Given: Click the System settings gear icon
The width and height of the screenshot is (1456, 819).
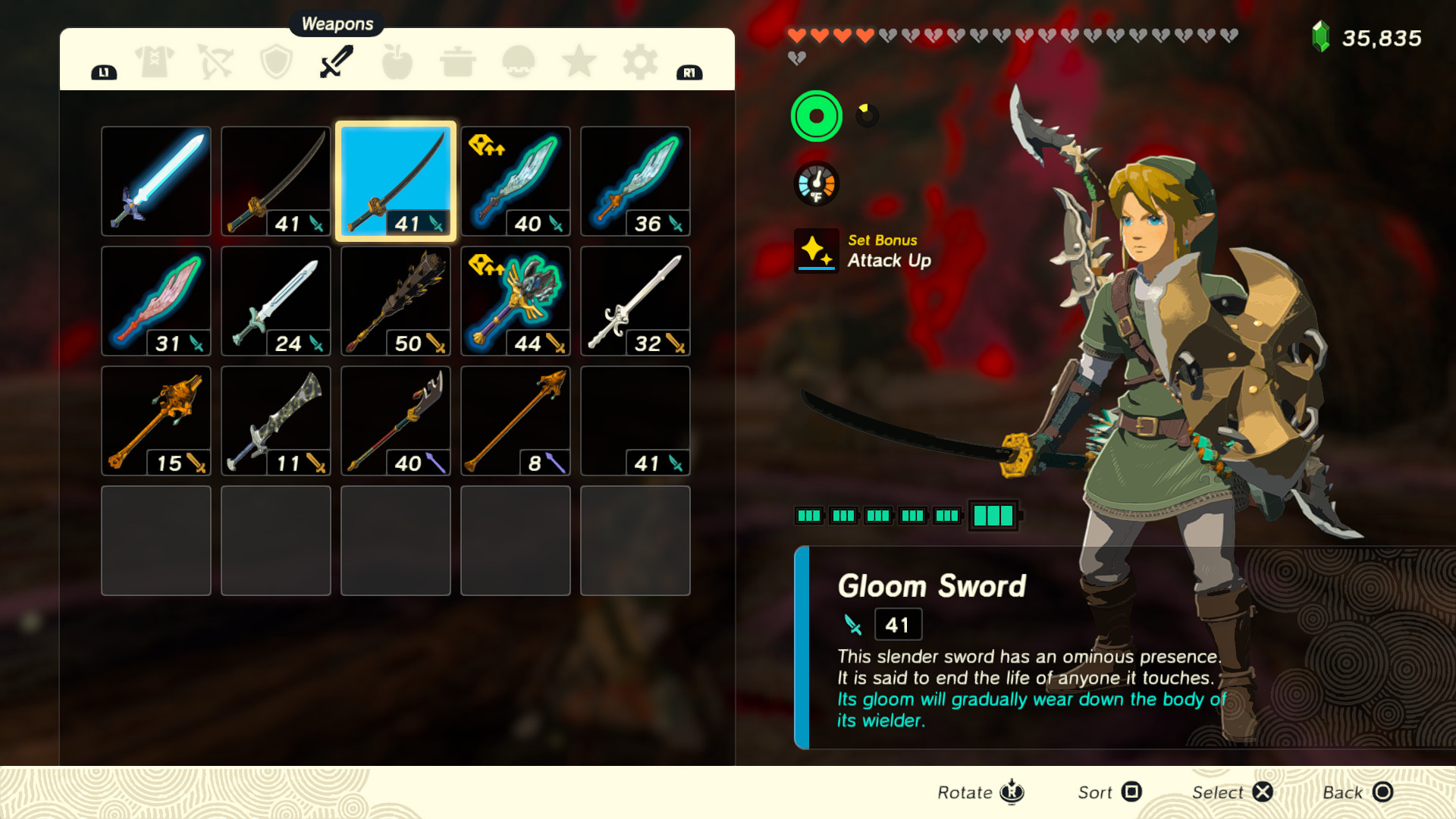Looking at the screenshot, I should [640, 62].
